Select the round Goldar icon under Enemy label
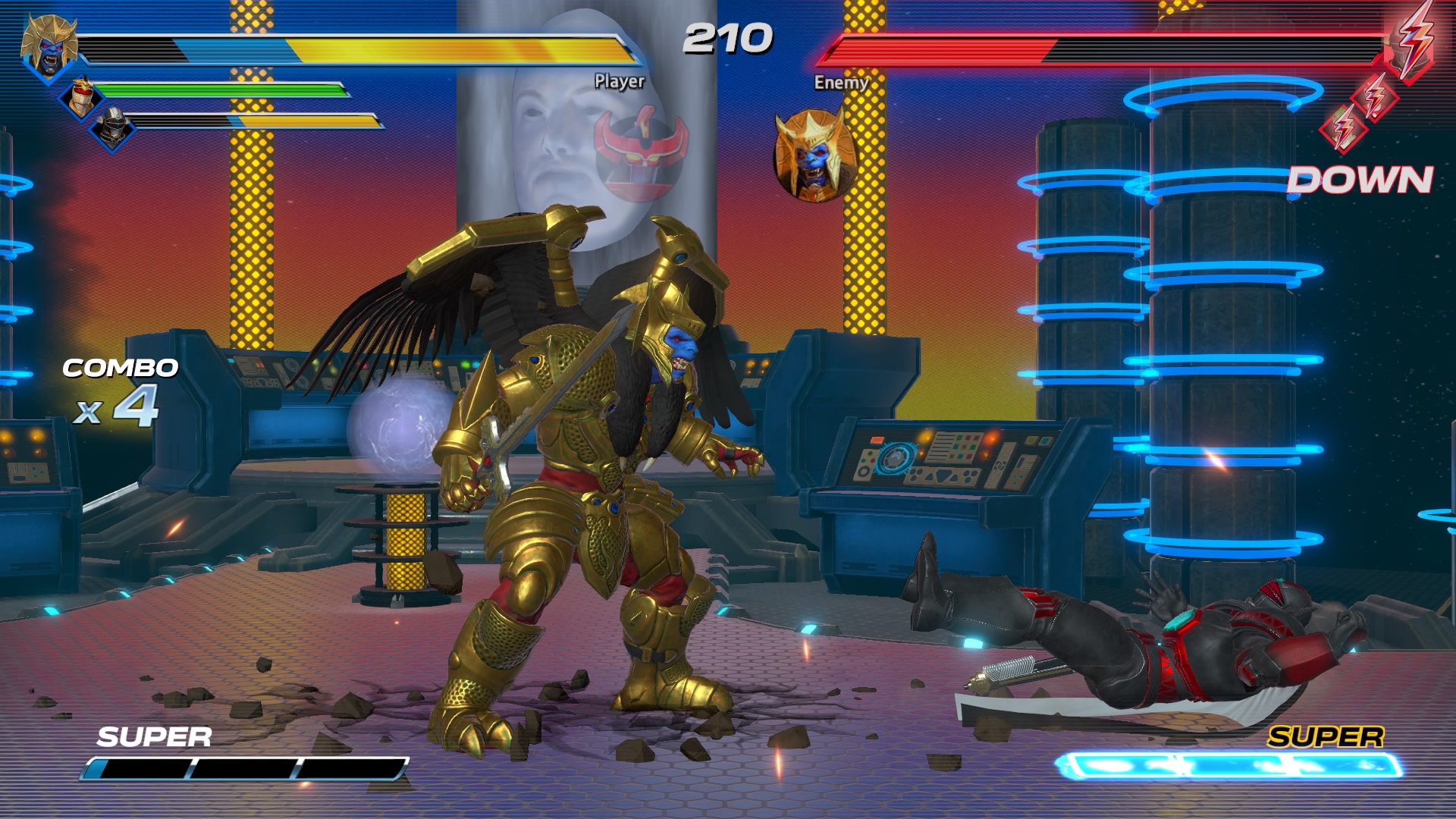The width and height of the screenshot is (1456, 819). pyautogui.click(x=815, y=157)
